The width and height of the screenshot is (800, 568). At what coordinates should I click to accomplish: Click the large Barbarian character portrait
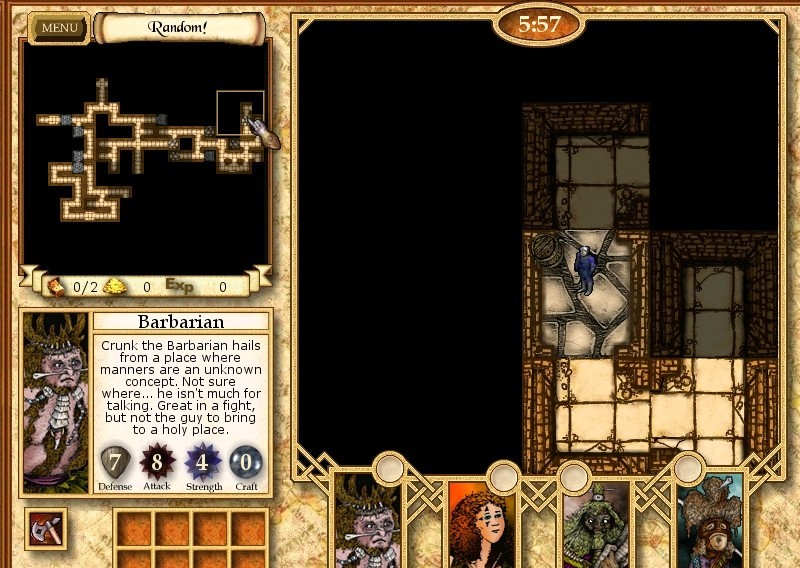(56, 402)
